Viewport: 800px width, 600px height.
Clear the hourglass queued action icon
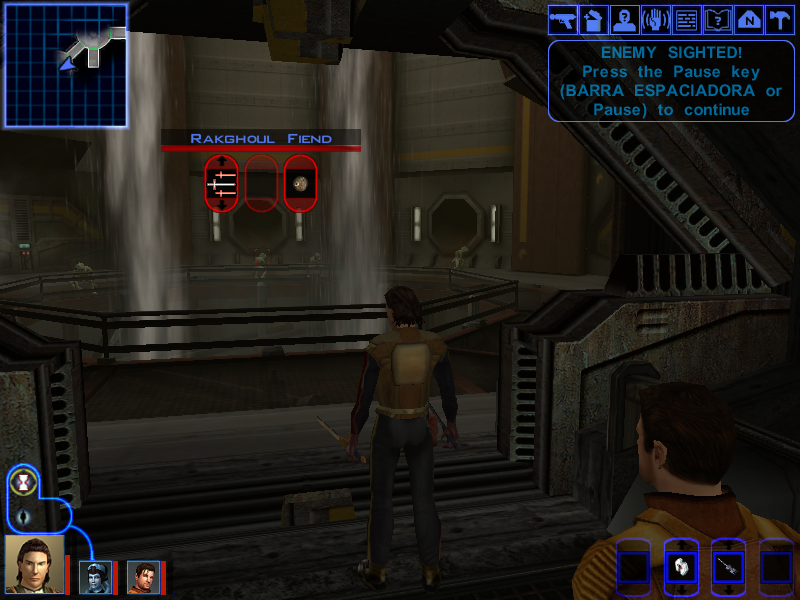point(24,483)
